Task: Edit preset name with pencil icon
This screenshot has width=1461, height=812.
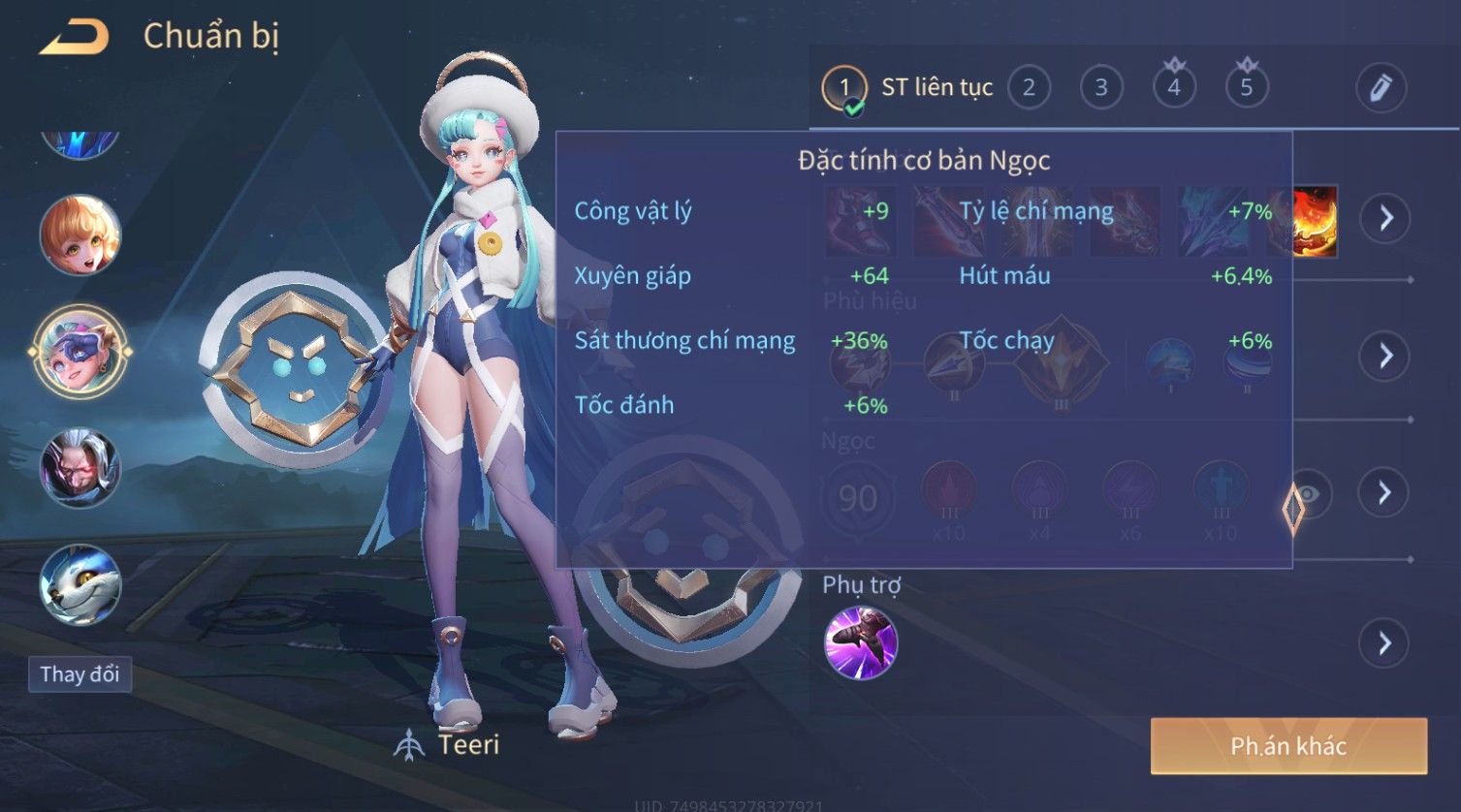Action: coord(1381,88)
